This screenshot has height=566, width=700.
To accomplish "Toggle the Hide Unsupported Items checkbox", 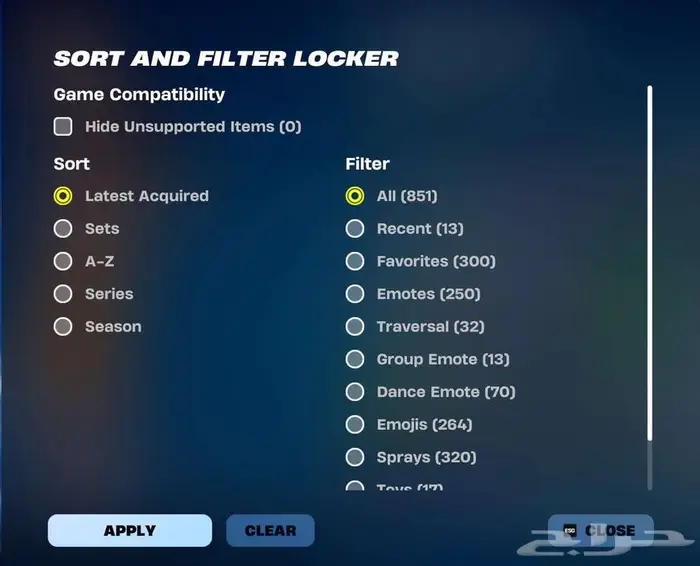I will [x=63, y=127].
